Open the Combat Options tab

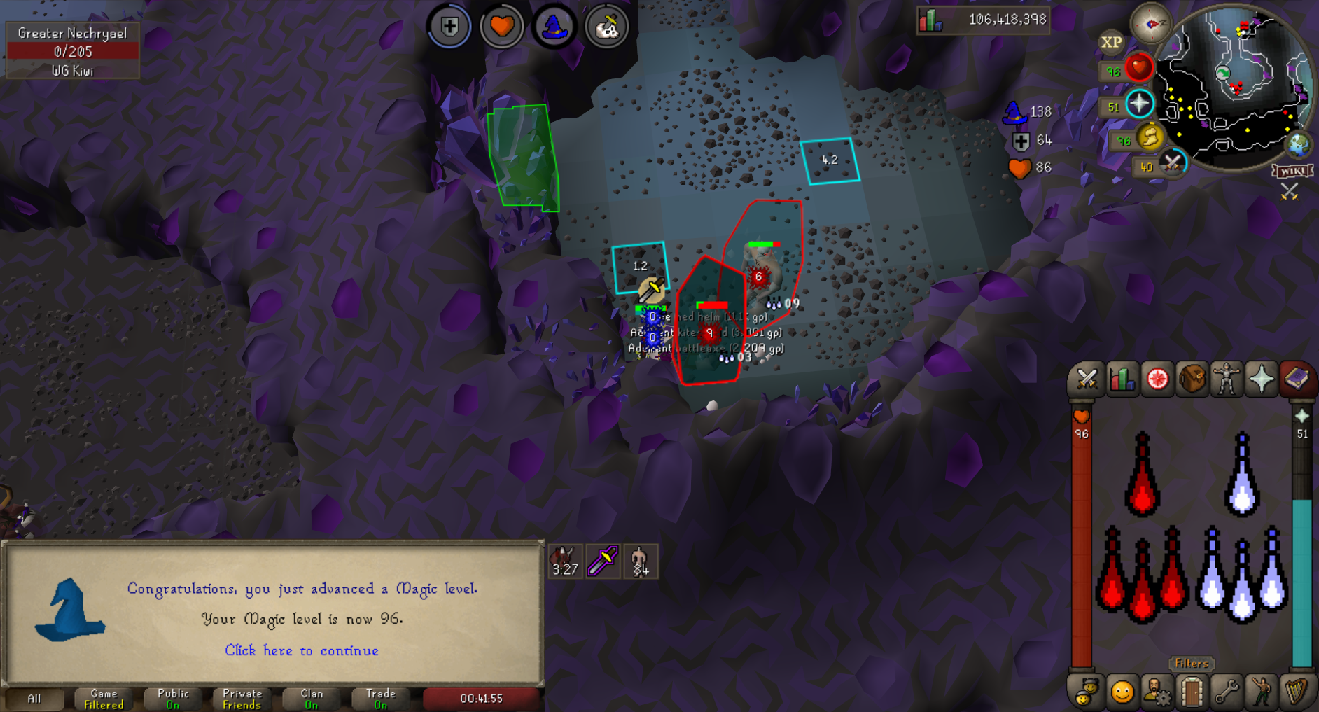click(x=1088, y=379)
